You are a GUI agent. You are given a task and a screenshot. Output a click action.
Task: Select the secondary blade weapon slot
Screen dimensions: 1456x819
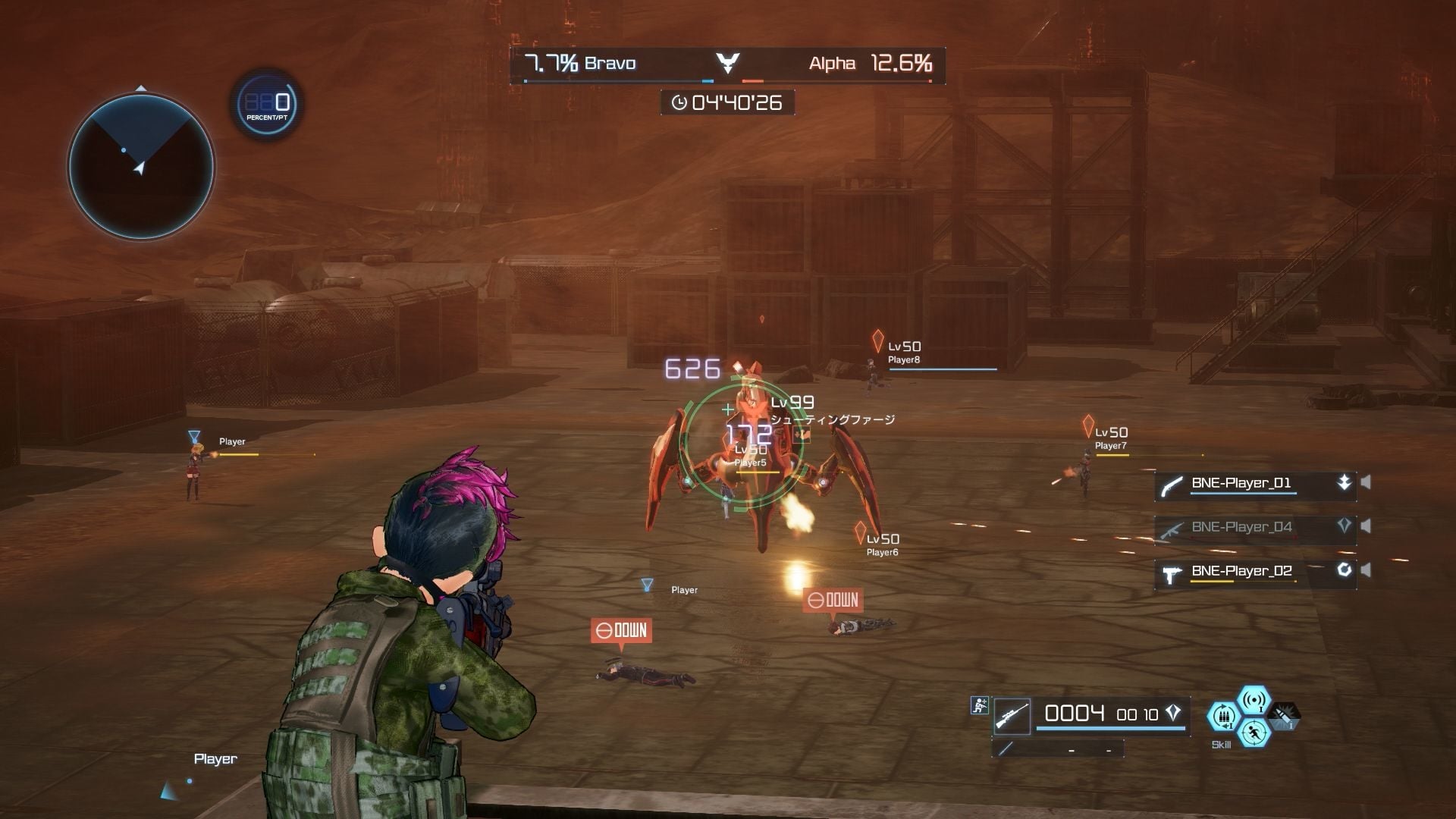[x=1006, y=748]
